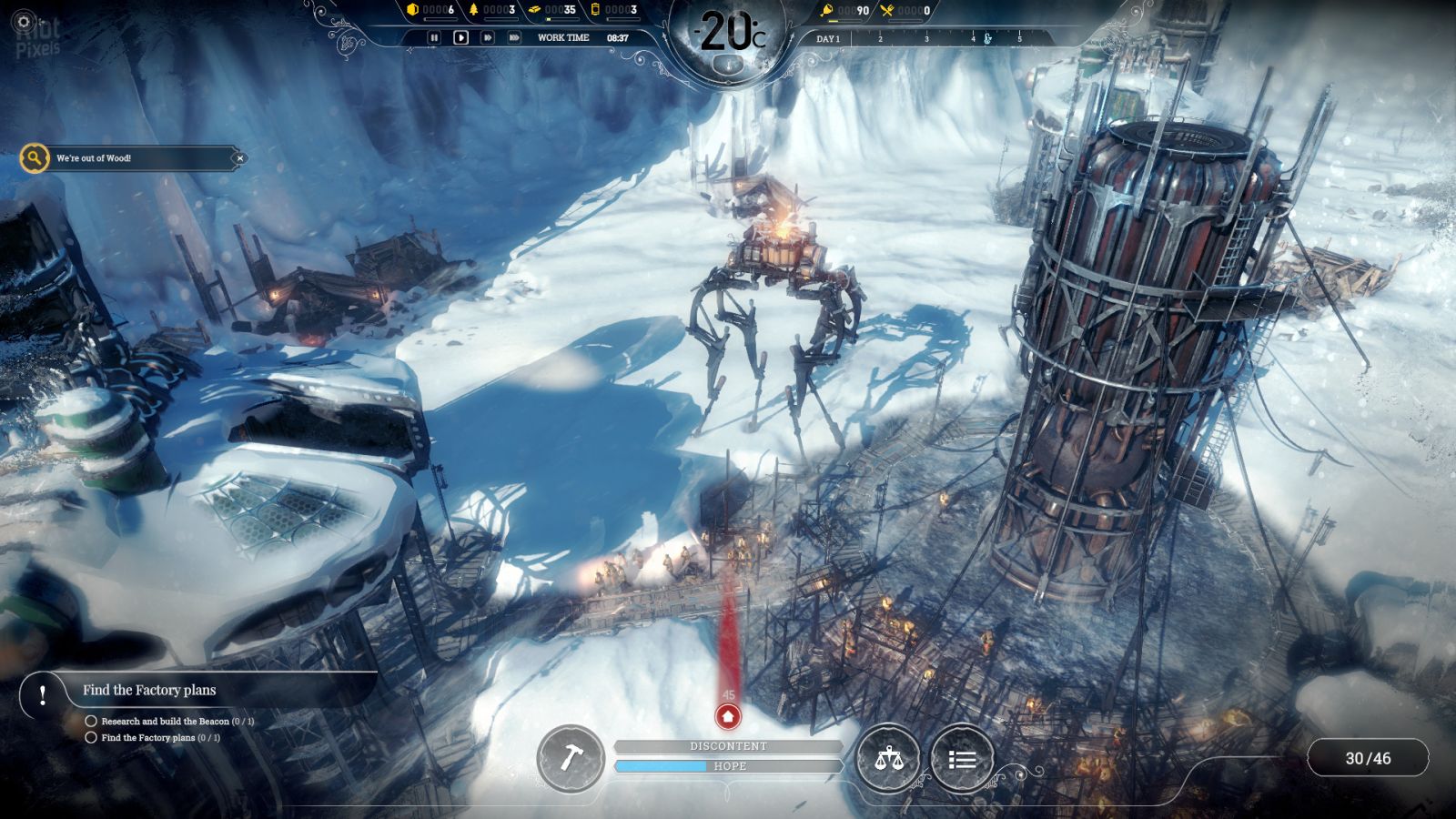Open the settings gear menu
The width and height of the screenshot is (1456, 819).
pos(25,21)
